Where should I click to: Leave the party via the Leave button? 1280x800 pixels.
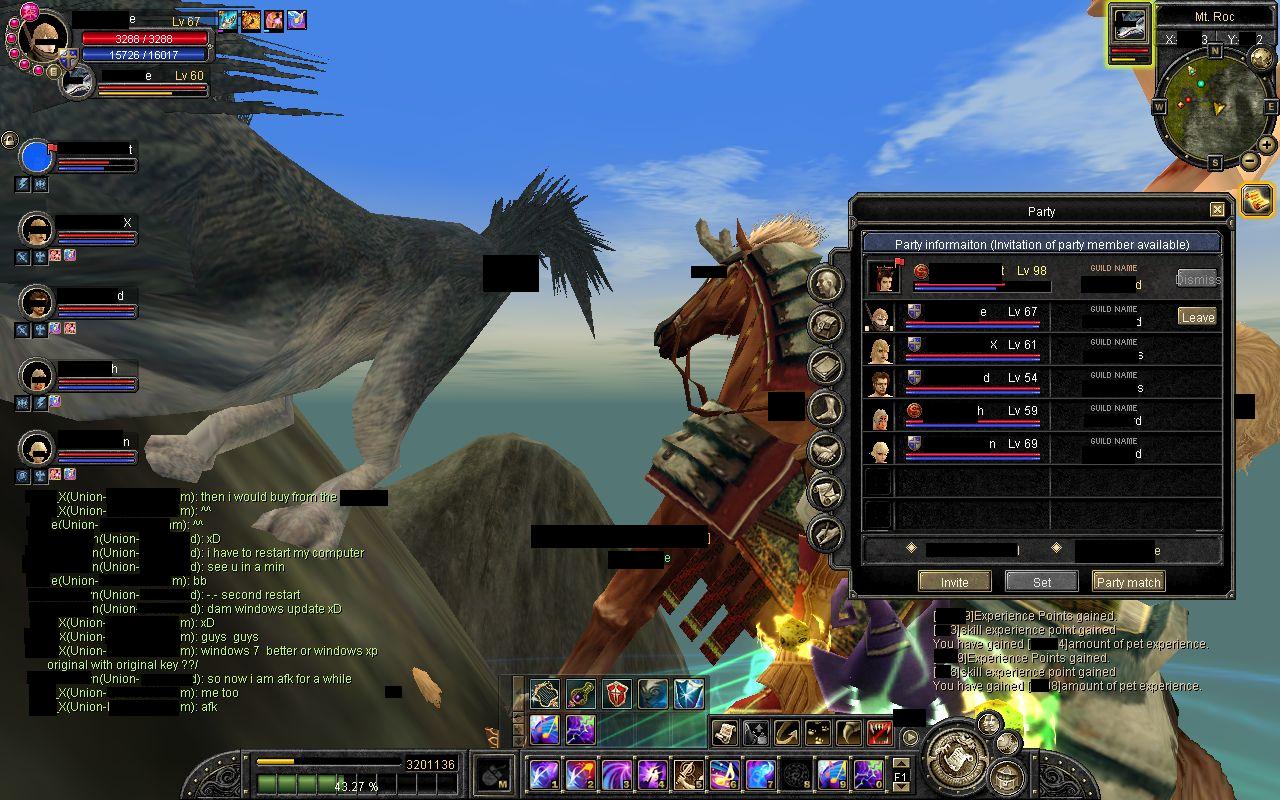1197,315
